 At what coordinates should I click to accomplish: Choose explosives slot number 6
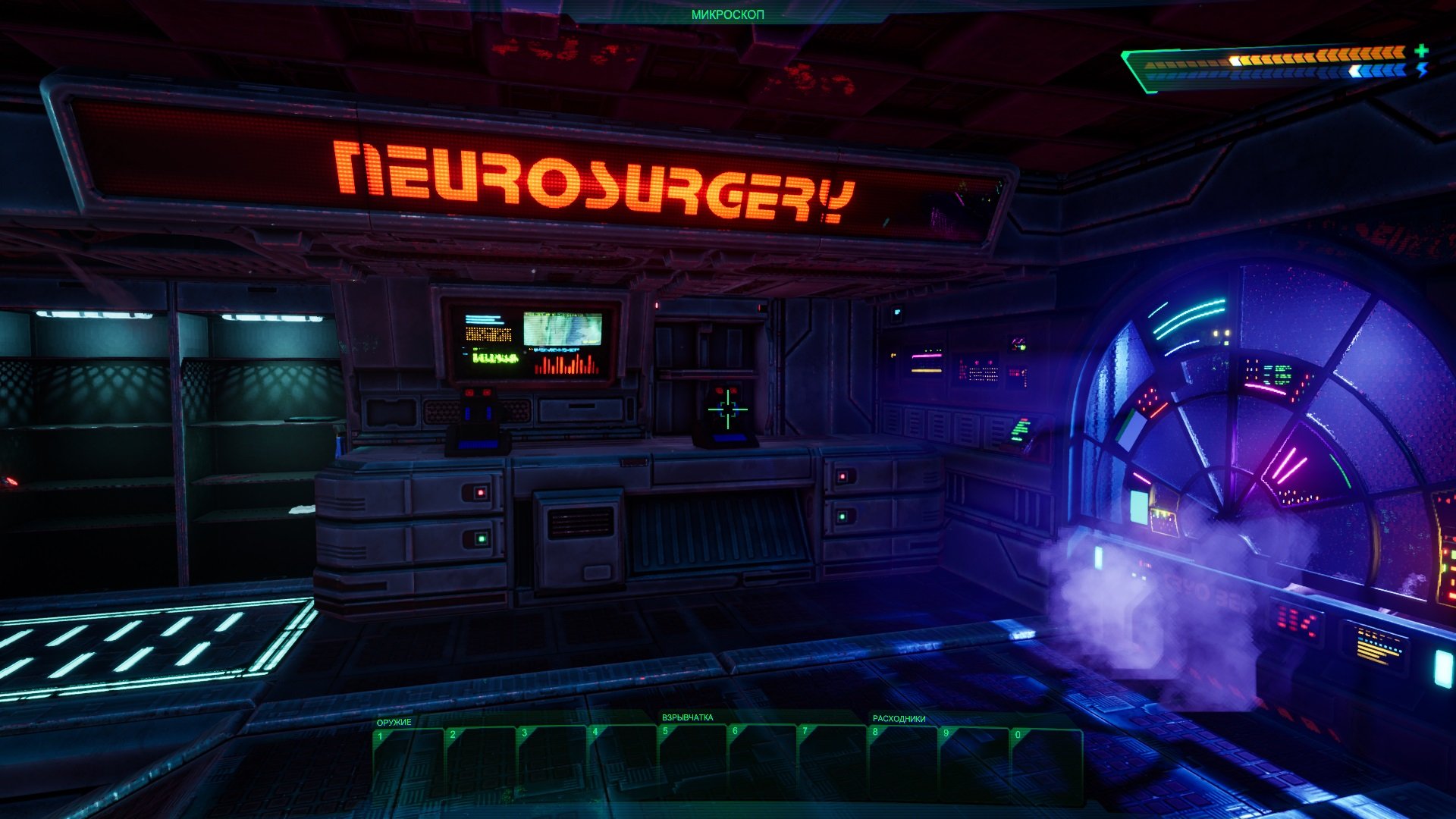(x=763, y=762)
